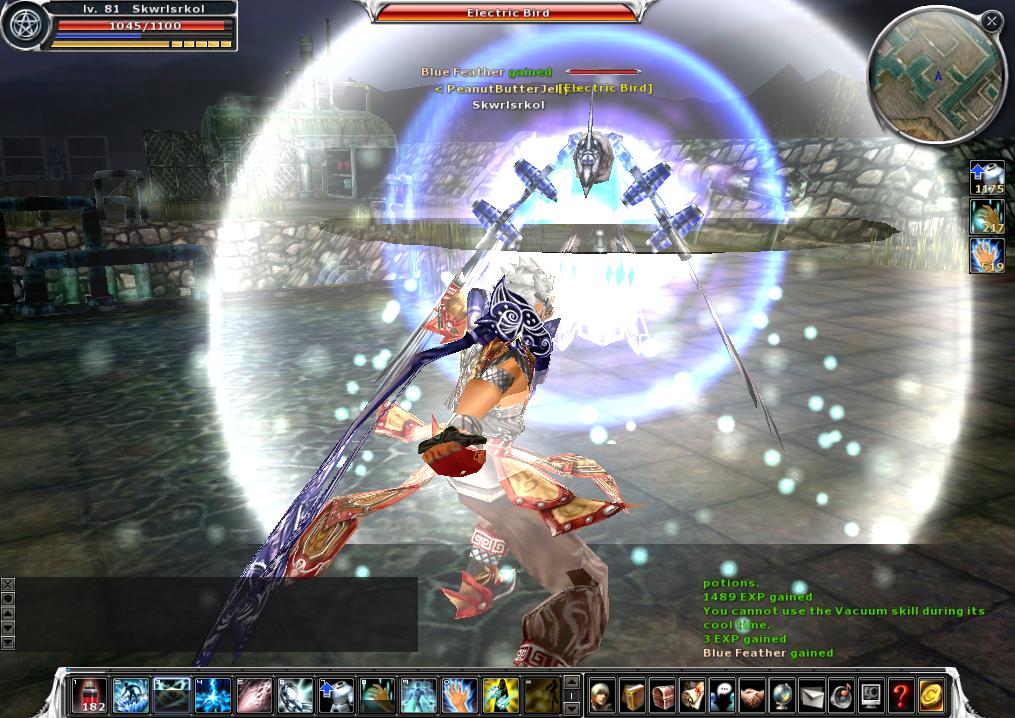1015x718 pixels.
Task: Open the golden book menu
Action: [632, 694]
